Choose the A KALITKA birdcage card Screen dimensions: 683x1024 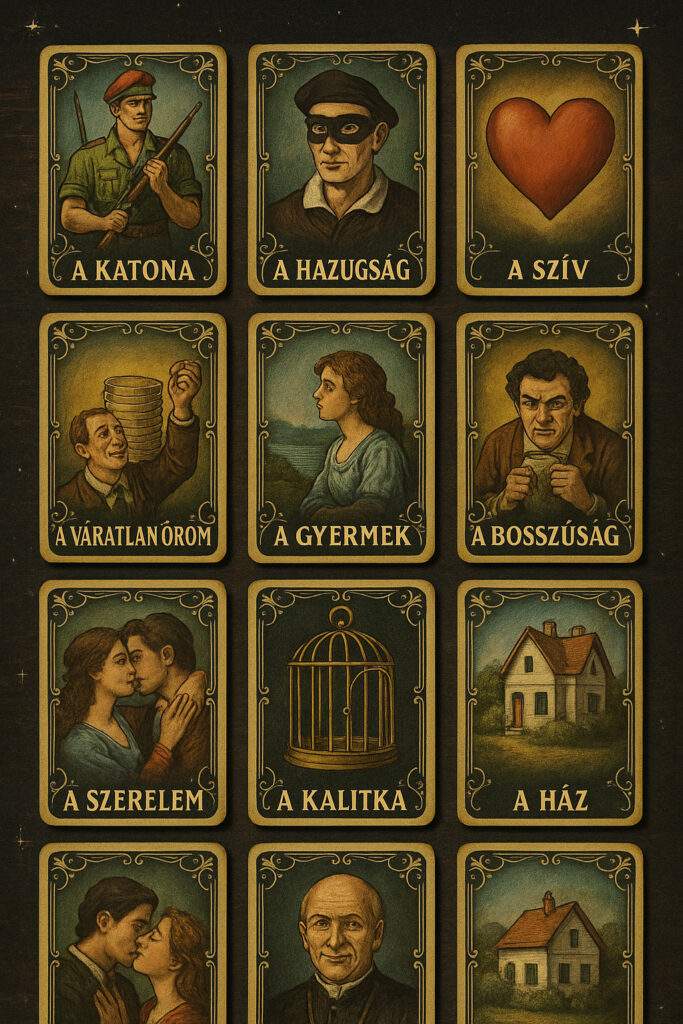point(341,702)
